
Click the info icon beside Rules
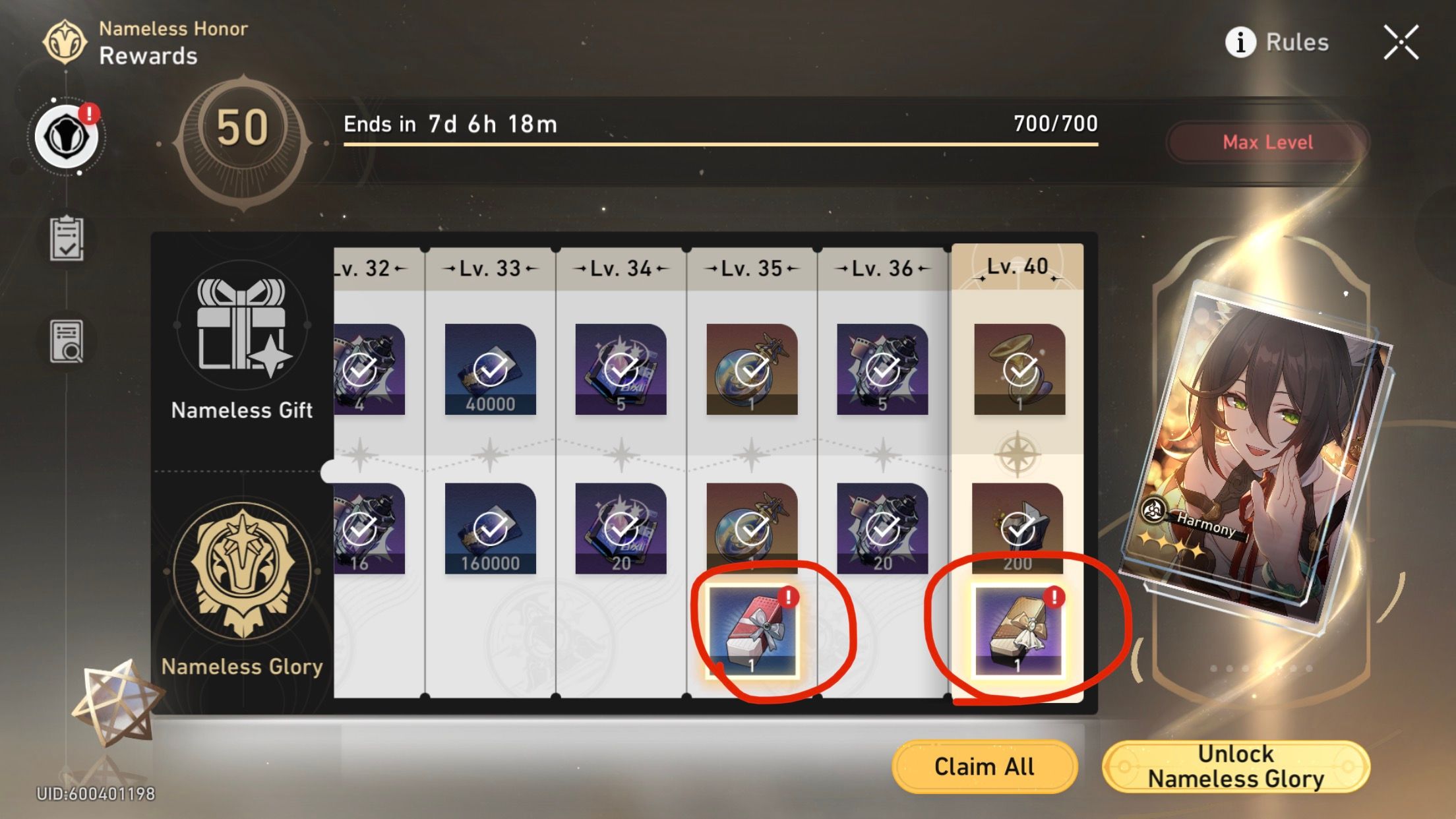click(1240, 42)
